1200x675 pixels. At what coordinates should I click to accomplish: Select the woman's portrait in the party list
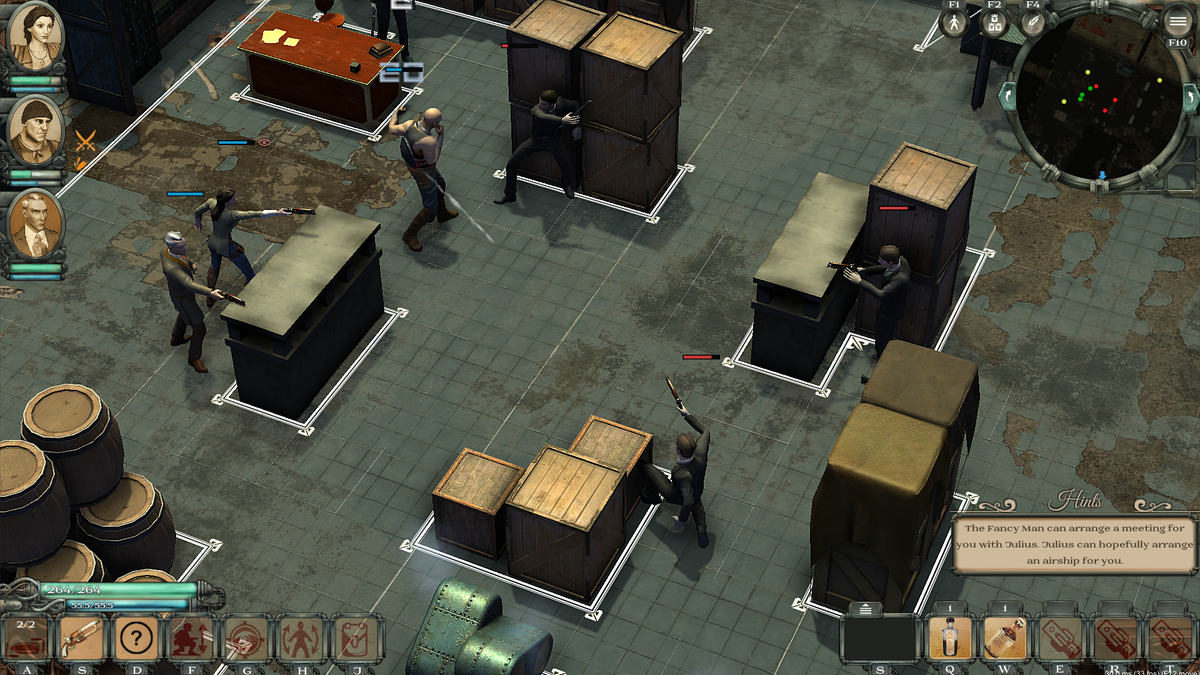click(36, 36)
